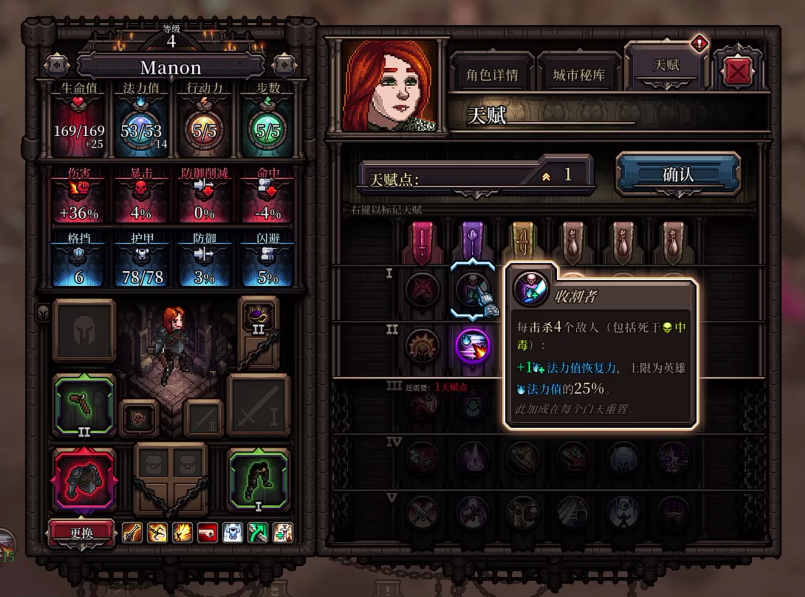The height and width of the screenshot is (597, 805).
Task: Click the small helmet toggle icon
Action: click(43, 312)
